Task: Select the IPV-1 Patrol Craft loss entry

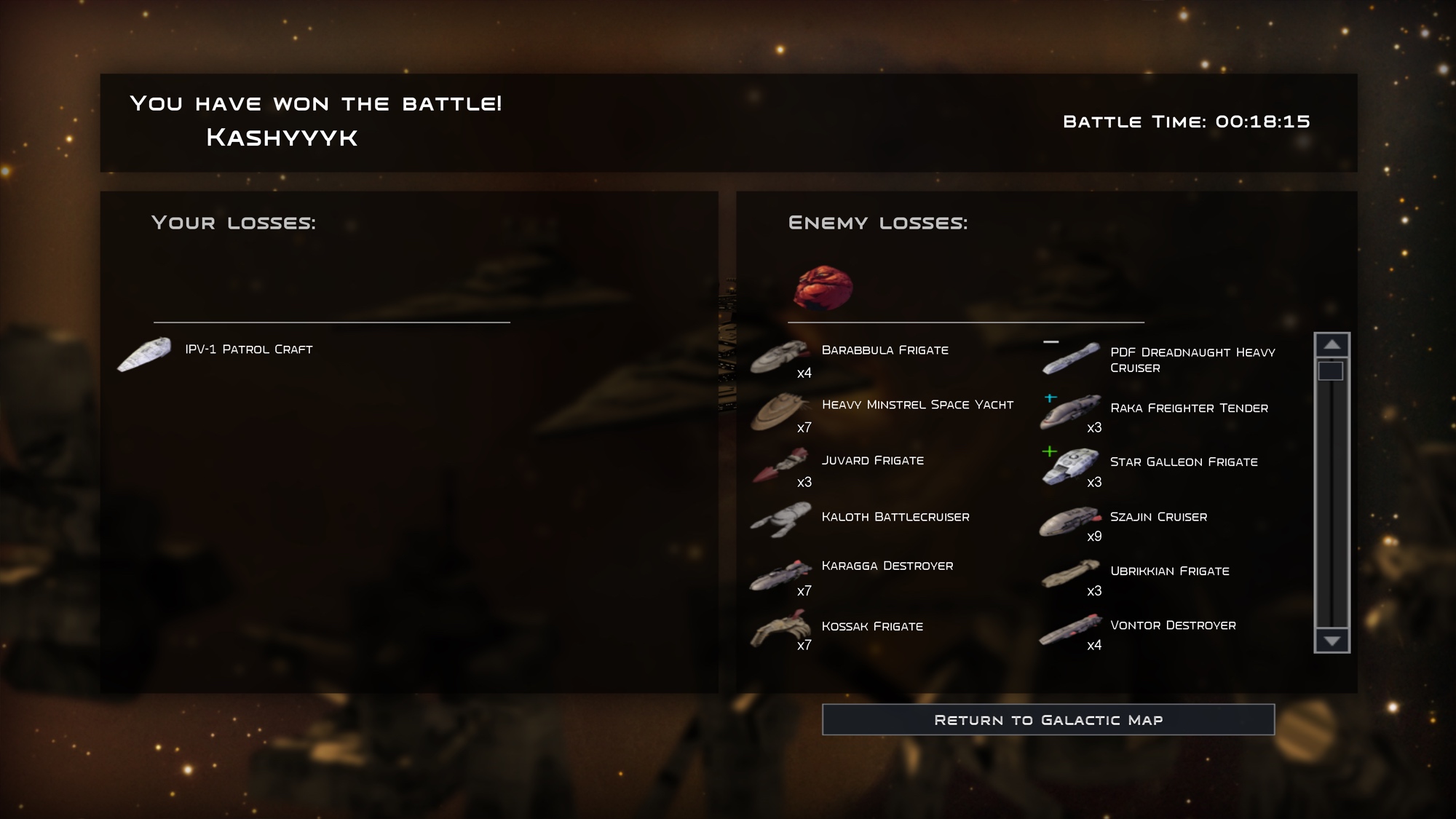Action: tap(248, 349)
